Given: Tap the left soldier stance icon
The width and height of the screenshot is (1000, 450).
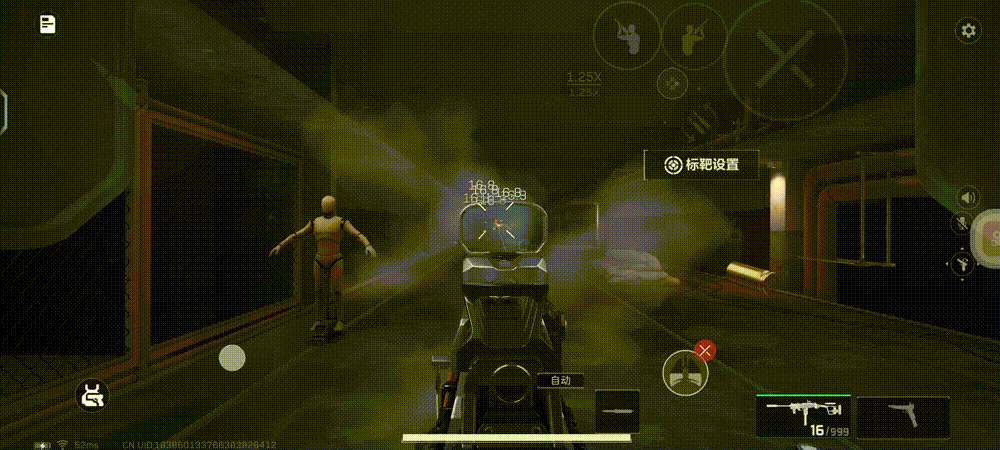Looking at the screenshot, I should point(626,36).
